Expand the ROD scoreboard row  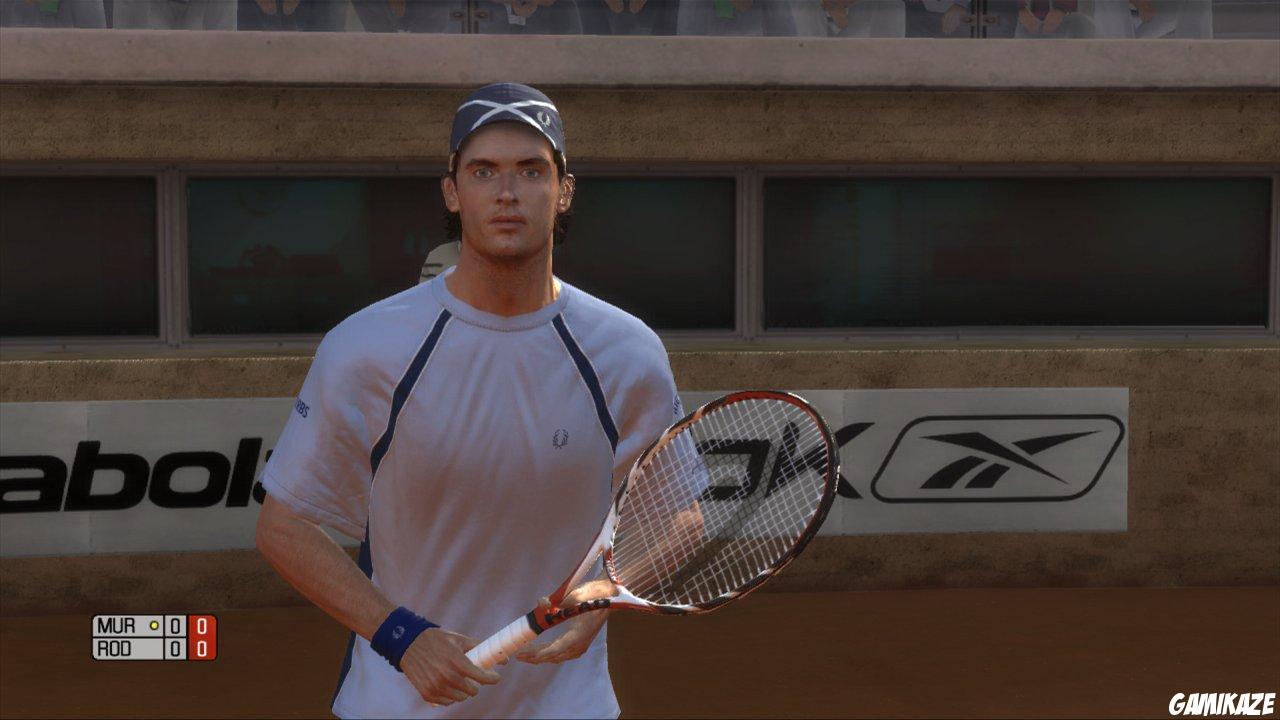click(140, 646)
